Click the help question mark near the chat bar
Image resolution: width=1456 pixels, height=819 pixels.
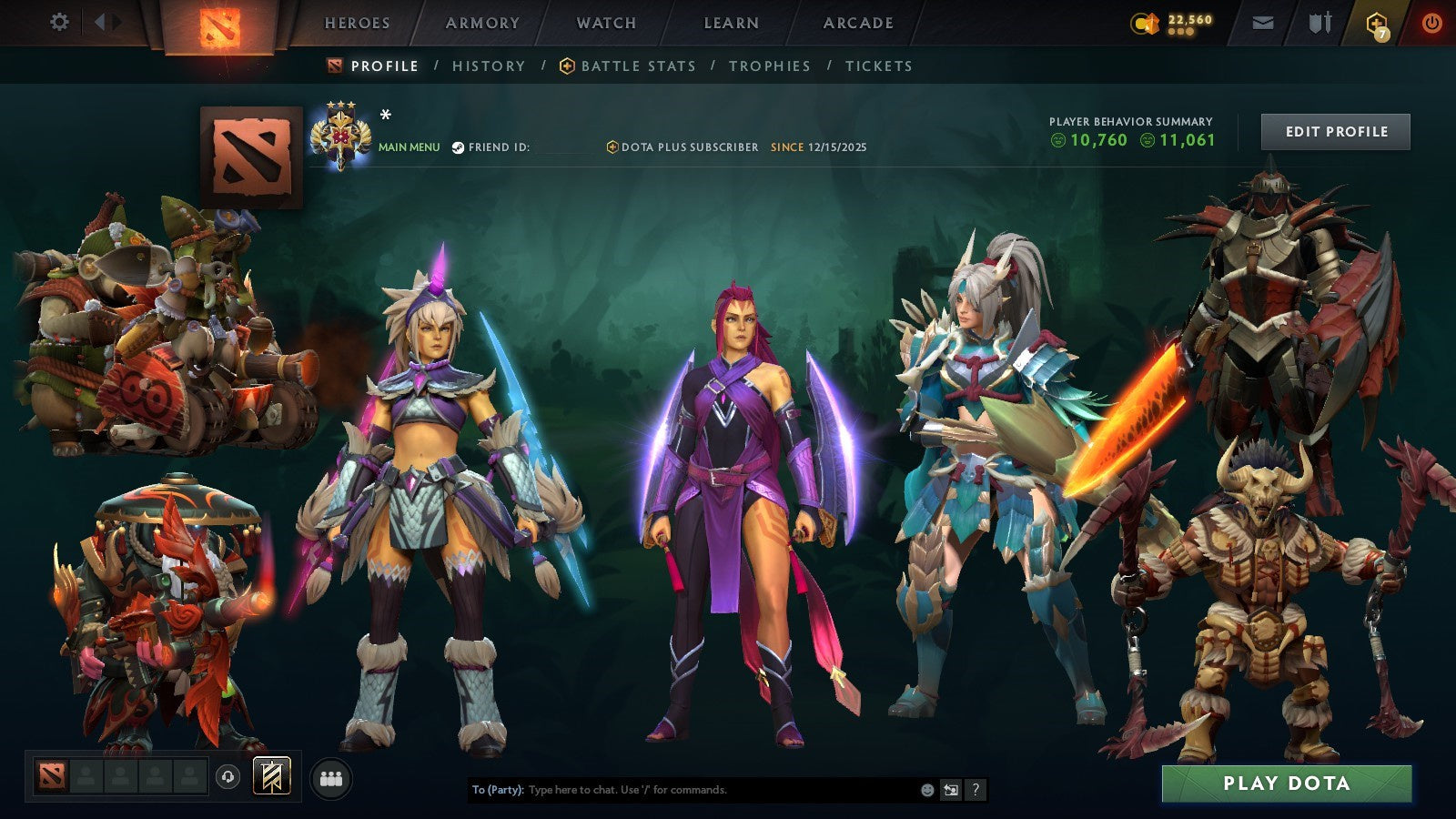tap(976, 789)
